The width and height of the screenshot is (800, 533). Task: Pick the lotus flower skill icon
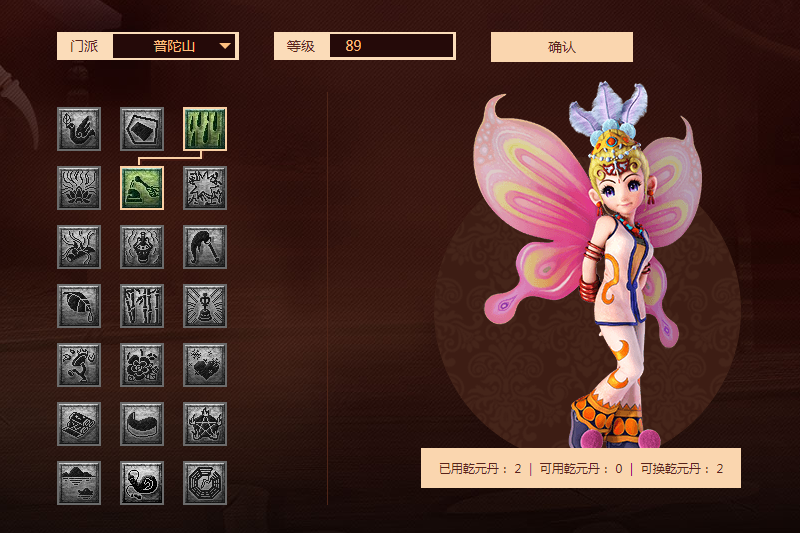pos(79,188)
